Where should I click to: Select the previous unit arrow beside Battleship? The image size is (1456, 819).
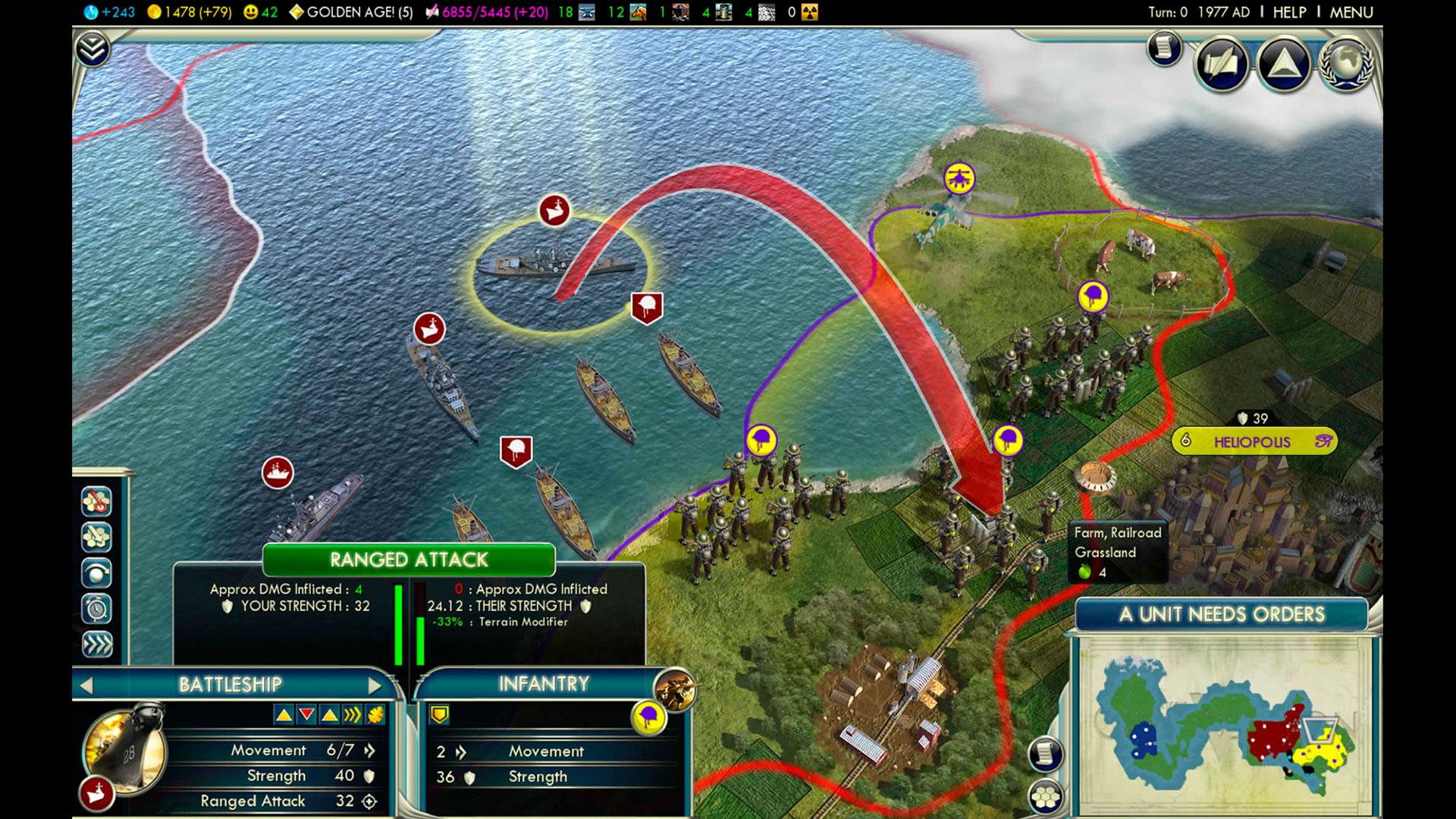click(86, 686)
